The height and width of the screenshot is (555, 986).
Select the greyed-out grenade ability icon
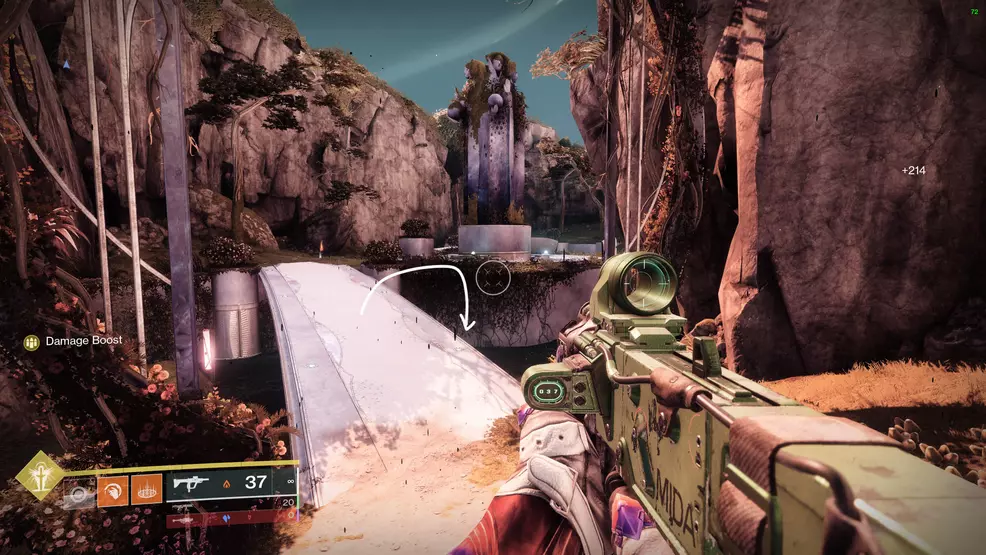pyautogui.click(x=79, y=492)
